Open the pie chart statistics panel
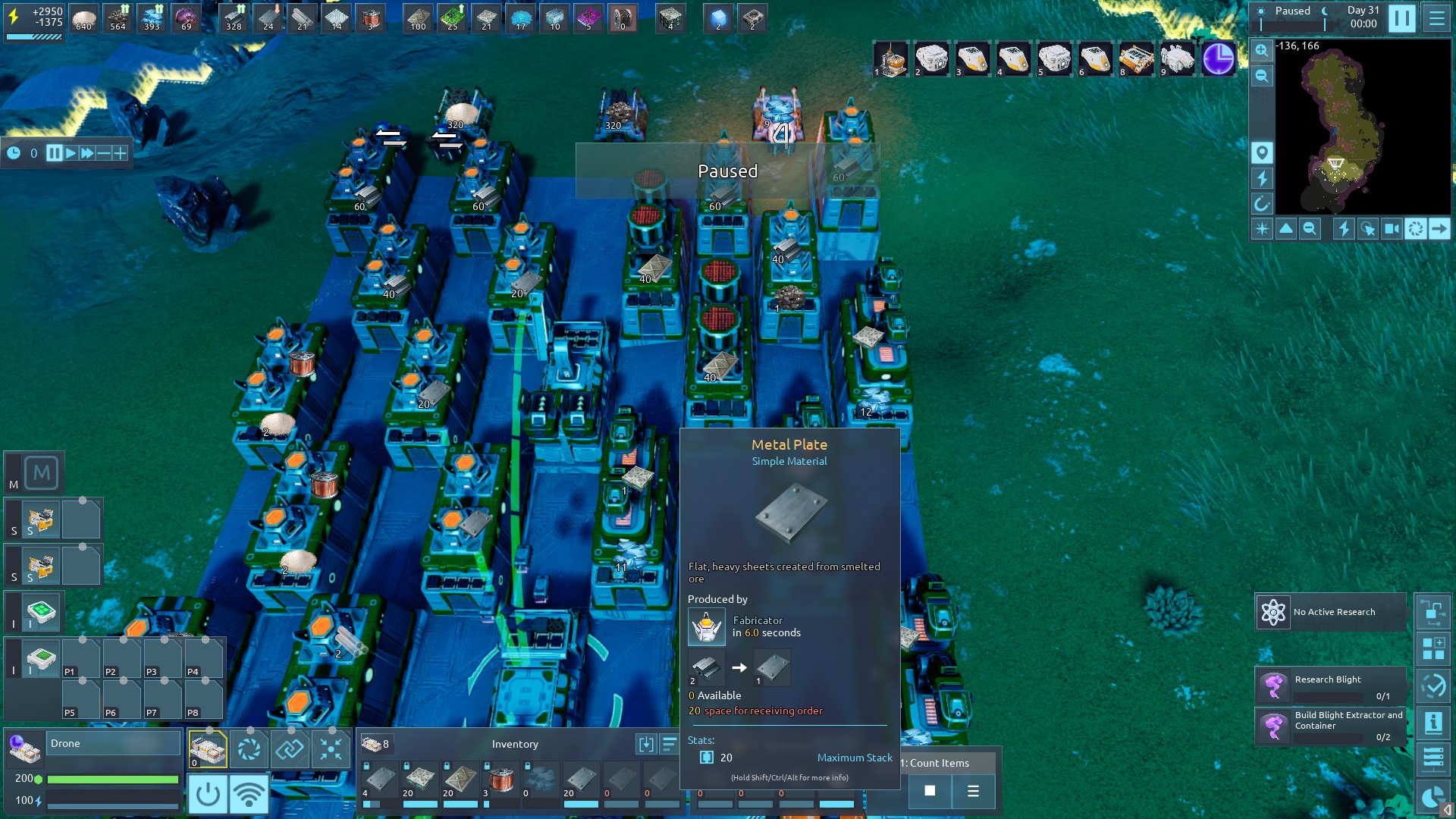The width and height of the screenshot is (1456, 819). tap(1432, 798)
